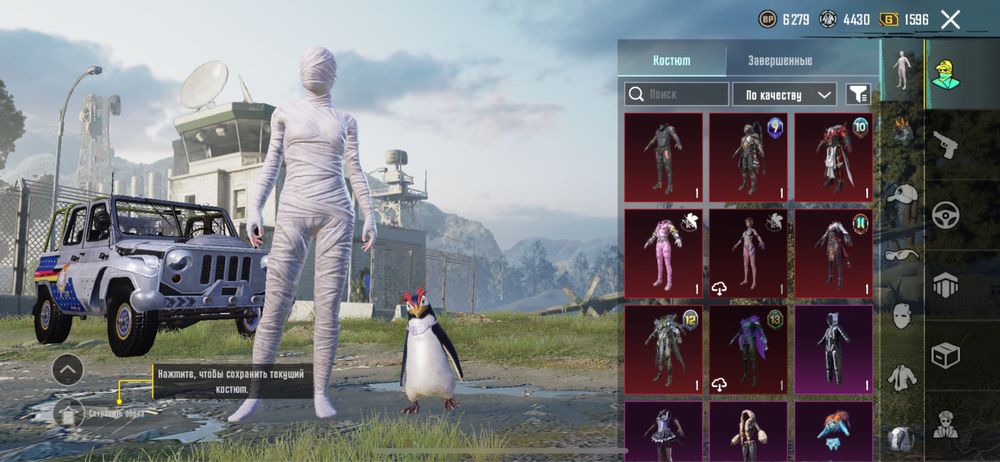Choose the baseball cap headwear category
This screenshot has height=462, width=1000.
[x=902, y=196]
